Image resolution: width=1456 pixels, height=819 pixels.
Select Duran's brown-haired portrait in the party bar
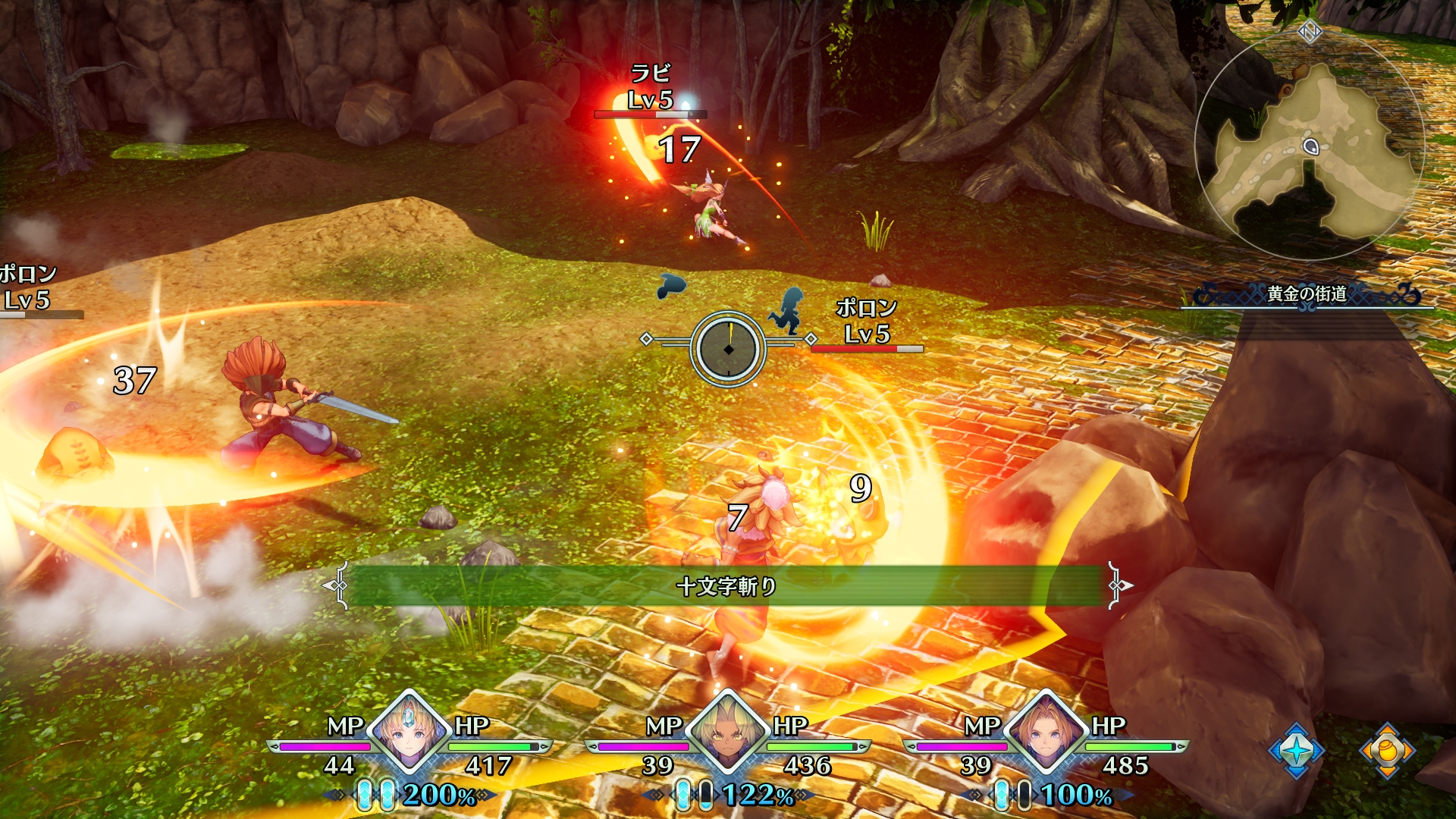pos(1046,733)
